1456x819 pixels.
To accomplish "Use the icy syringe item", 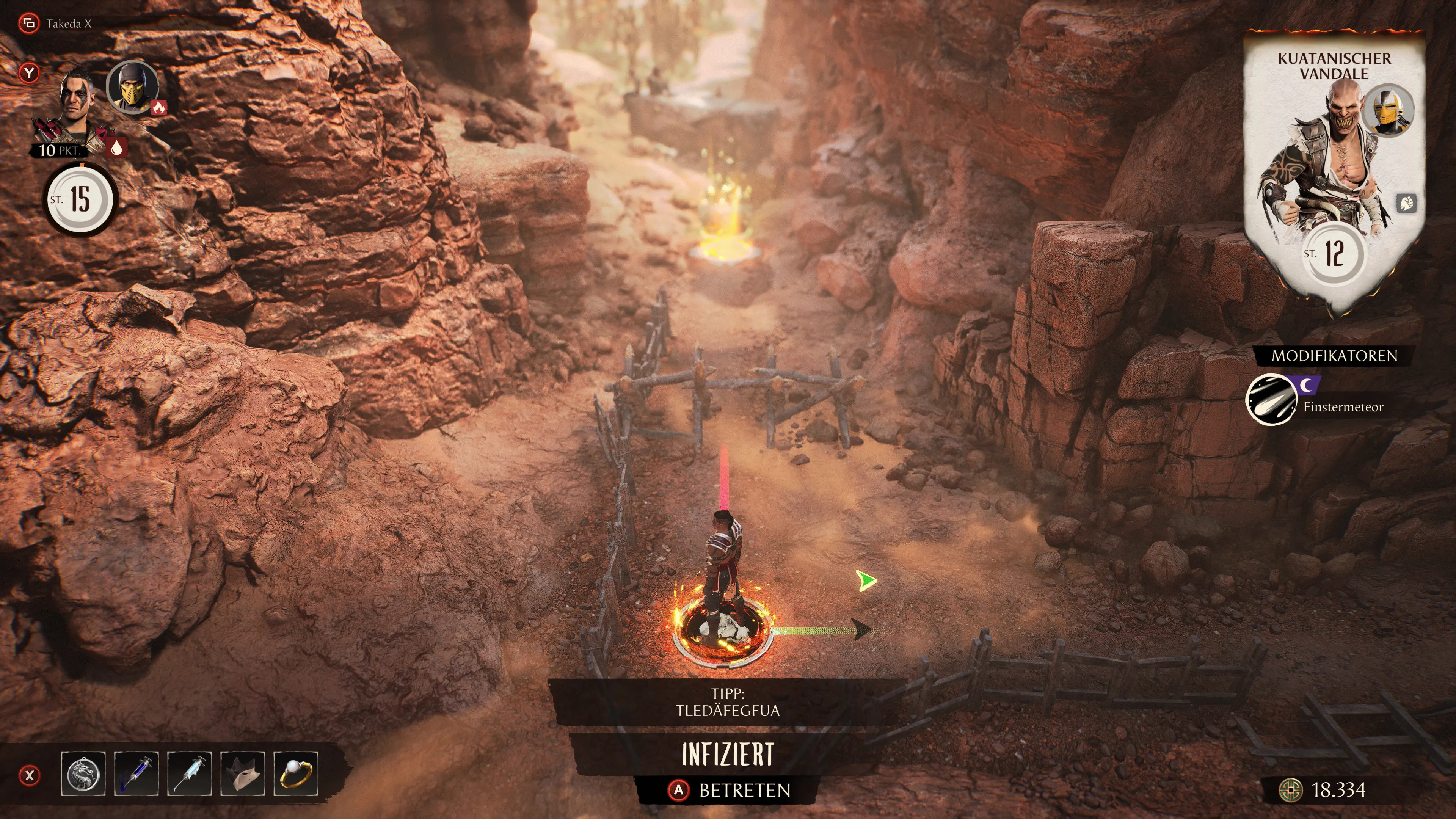I will pyautogui.click(x=189, y=774).
